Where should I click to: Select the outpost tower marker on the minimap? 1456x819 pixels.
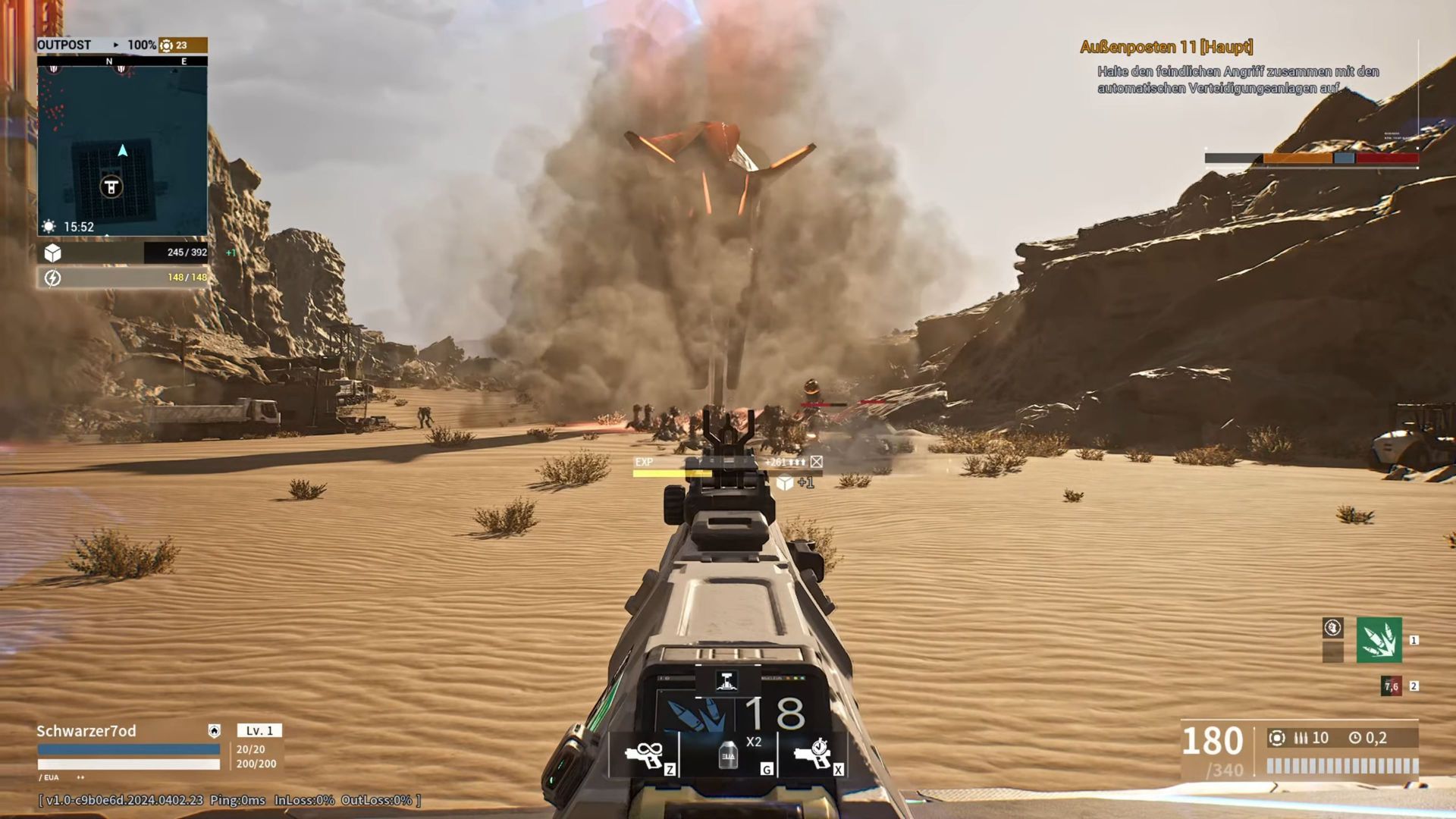tap(111, 187)
